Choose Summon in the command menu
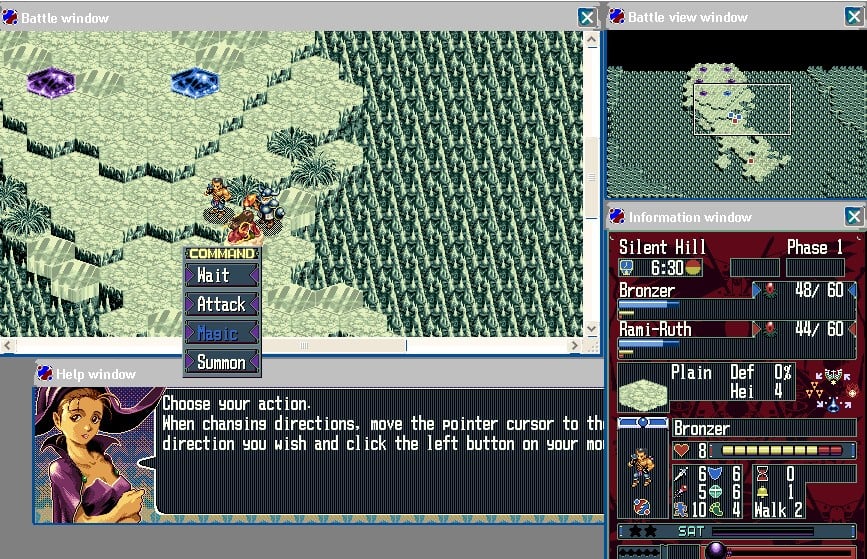 (221, 362)
